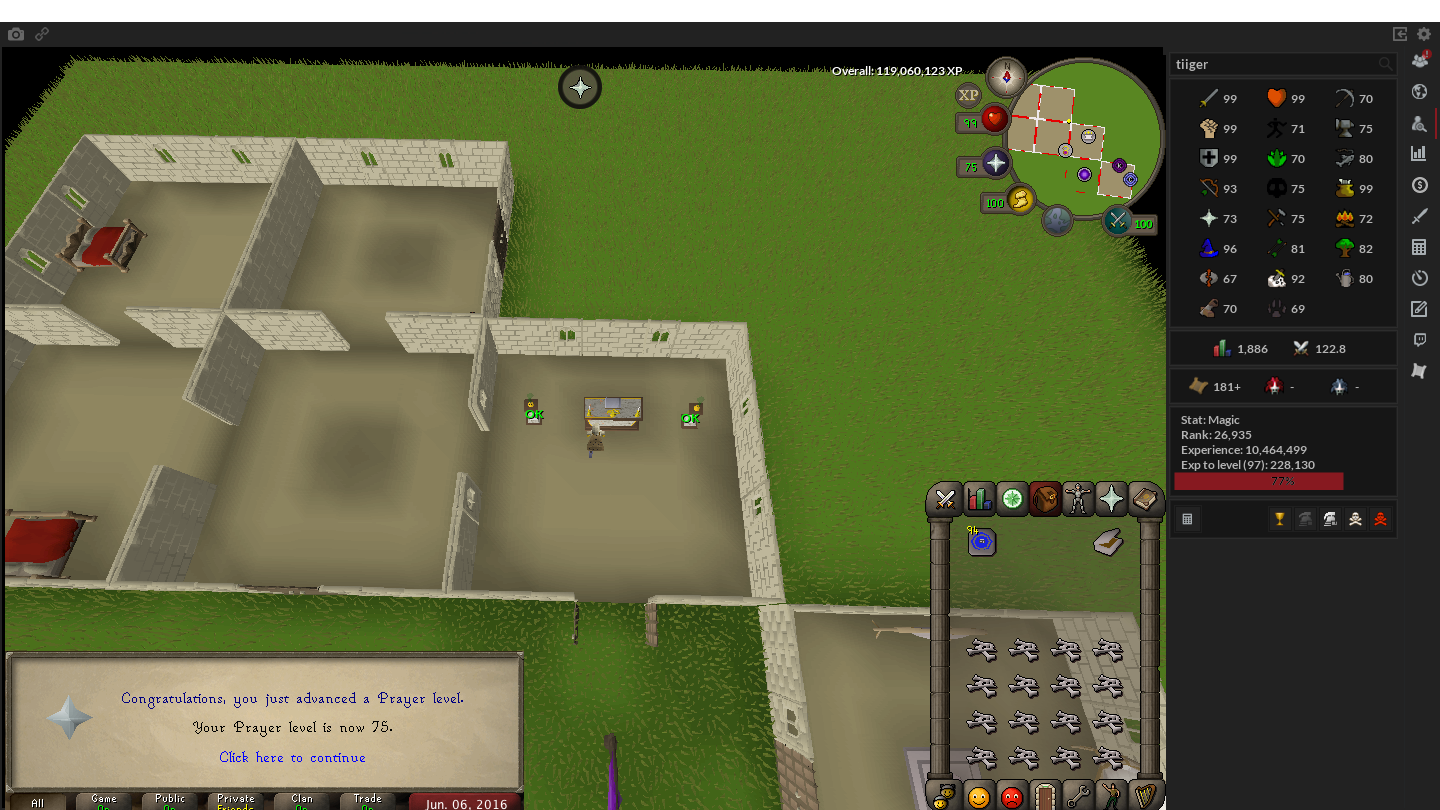
Task: Open the RuneLite world map sidebar icon
Action: tap(1419, 91)
